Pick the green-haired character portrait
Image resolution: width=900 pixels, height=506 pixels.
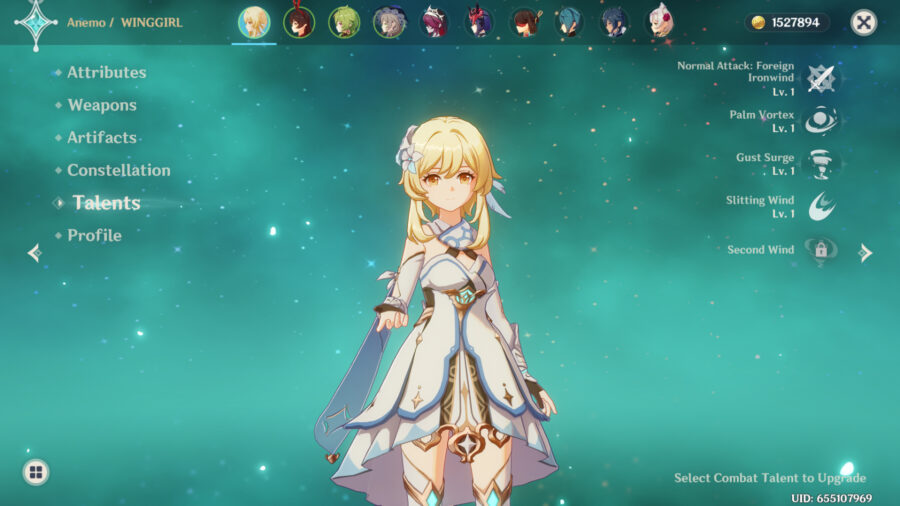pos(344,22)
